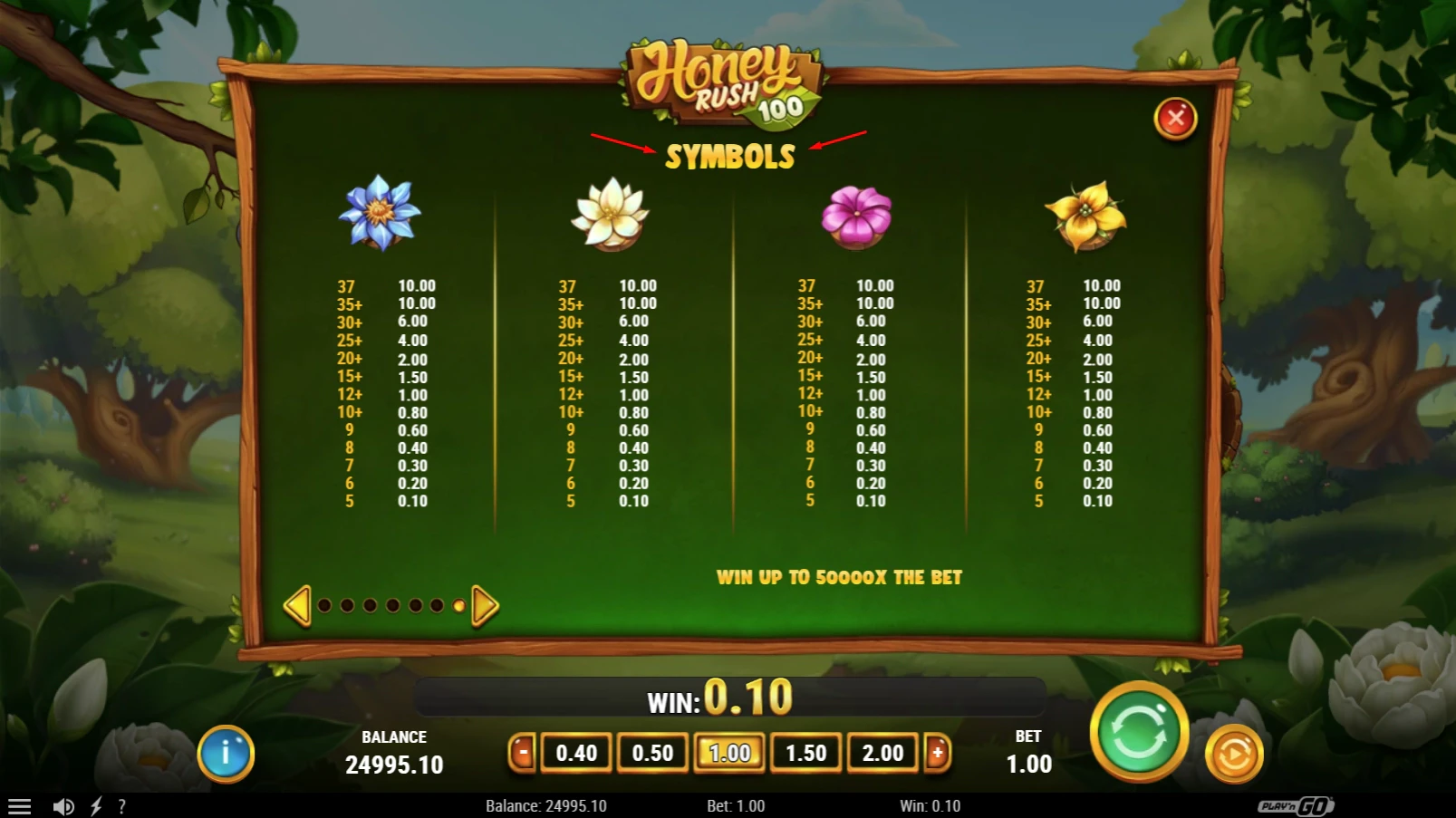Screen dimensions: 1456x818
Task: Open autoplay with the orange spin icon
Action: coord(1232,752)
